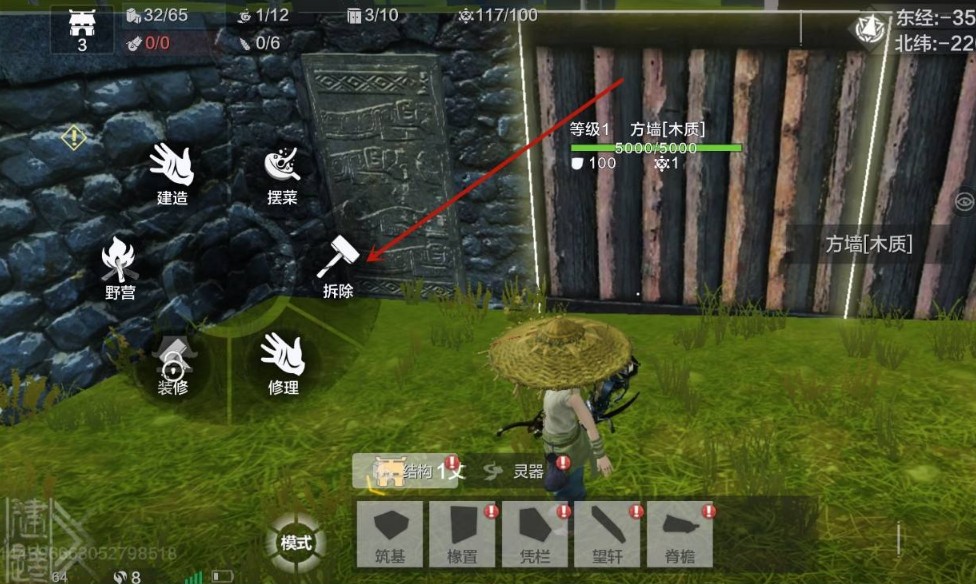Select the 方墙[木质] wooden wall label
The height and width of the screenshot is (584, 976).
click(x=868, y=243)
